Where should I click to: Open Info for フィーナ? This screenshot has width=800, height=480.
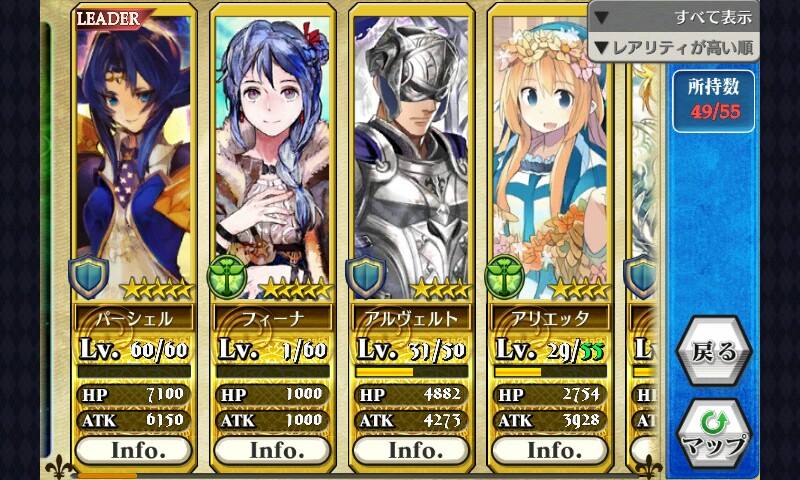click(x=272, y=449)
